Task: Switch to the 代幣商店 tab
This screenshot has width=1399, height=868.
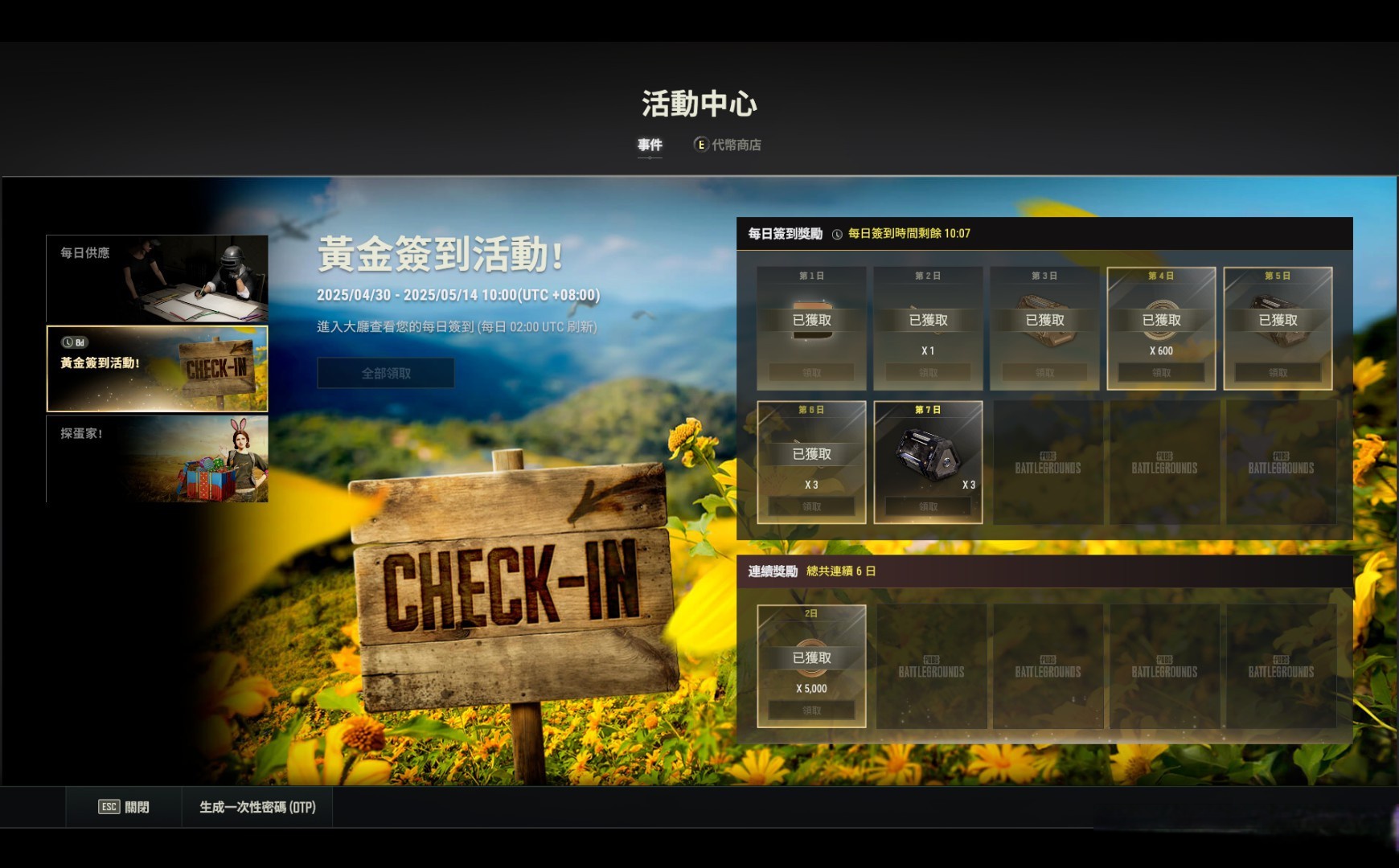Action: [x=736, y=145]
